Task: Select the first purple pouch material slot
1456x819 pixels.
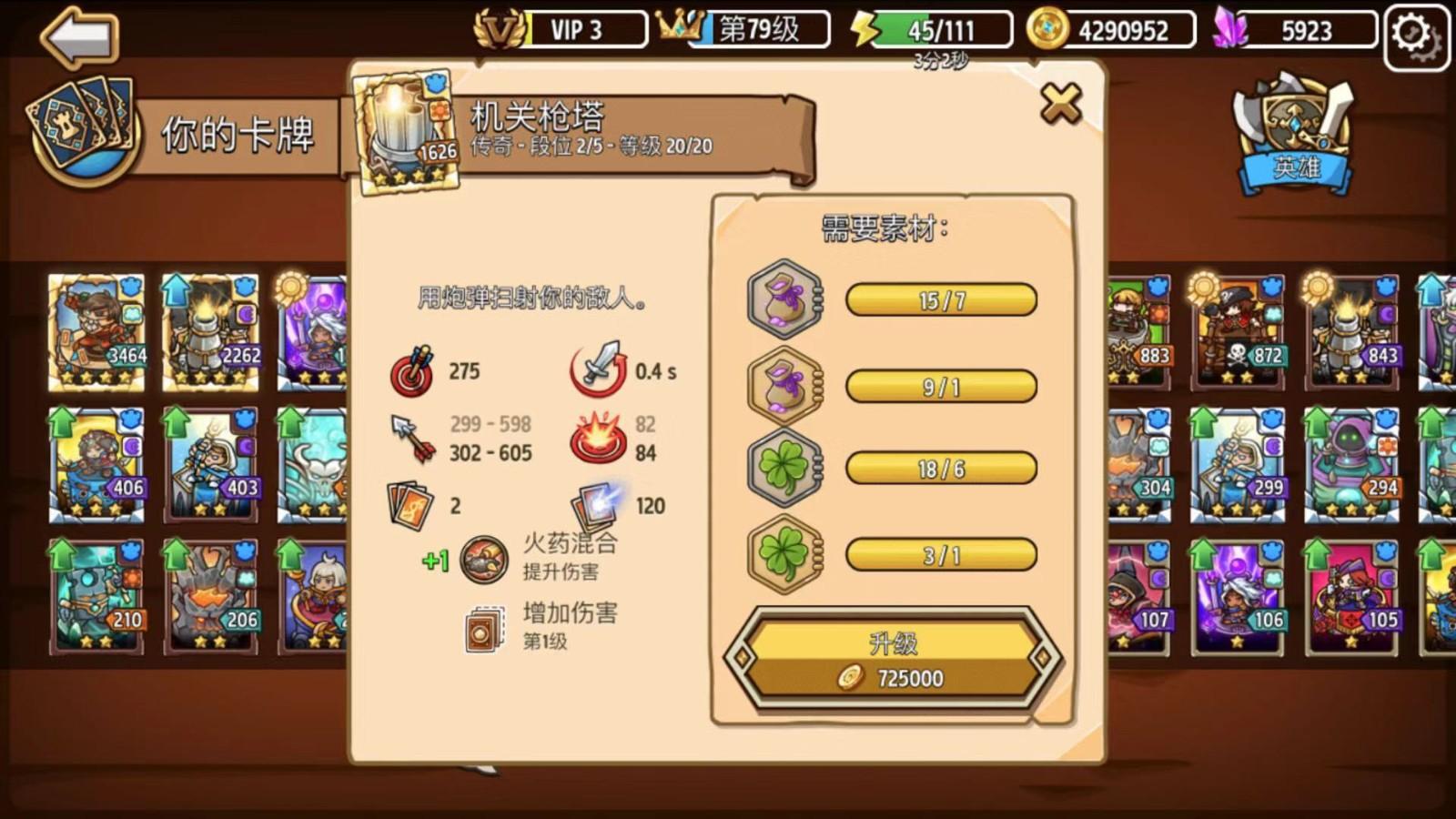Action: [x=784, y=300]
